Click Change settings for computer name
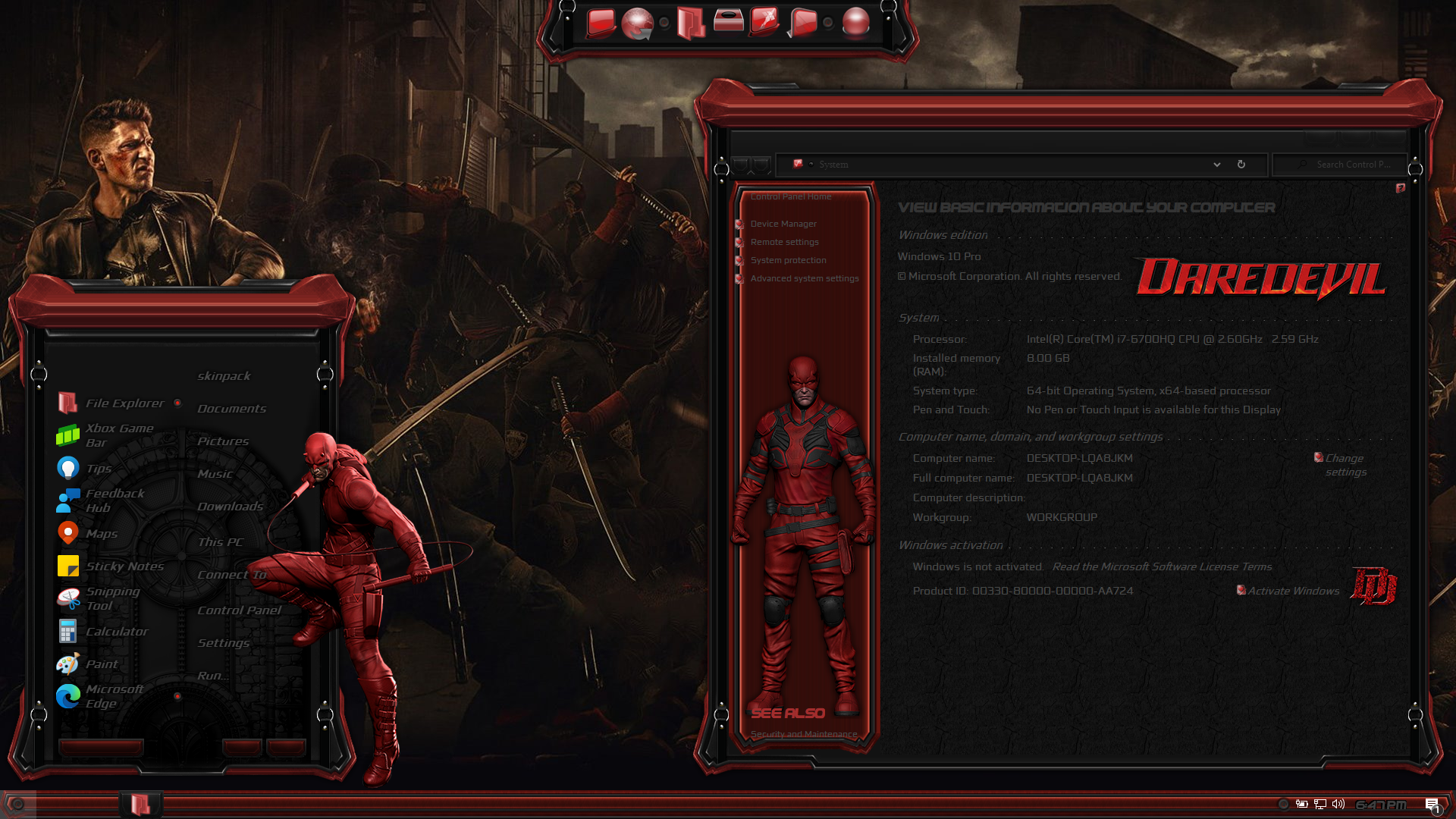Screen dimensions: 1456x819 pyautogui.click(x=1345, y=465)
